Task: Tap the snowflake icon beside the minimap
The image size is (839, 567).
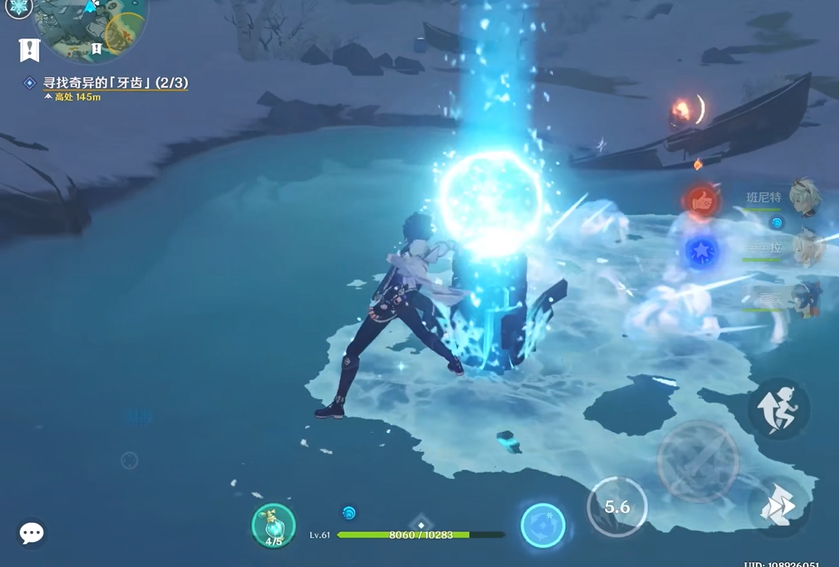Action: 19,7
